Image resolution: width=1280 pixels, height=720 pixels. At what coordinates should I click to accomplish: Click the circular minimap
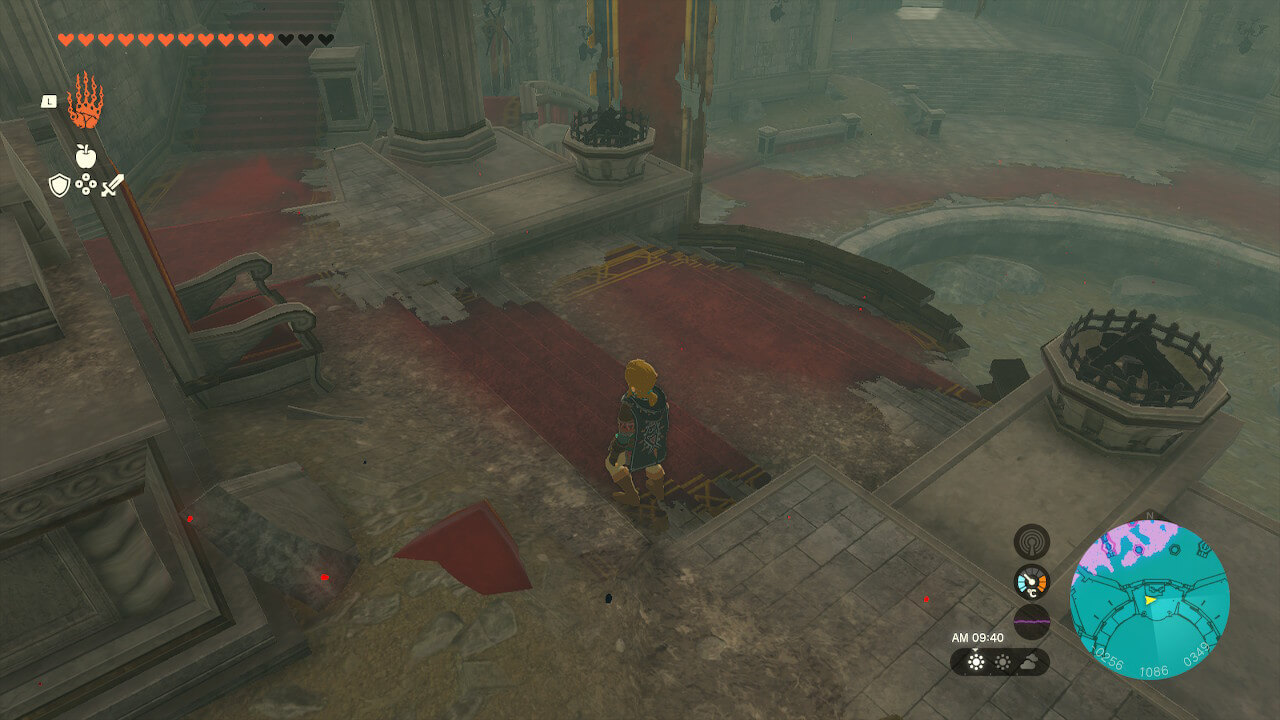click(x=1149, y=599)
